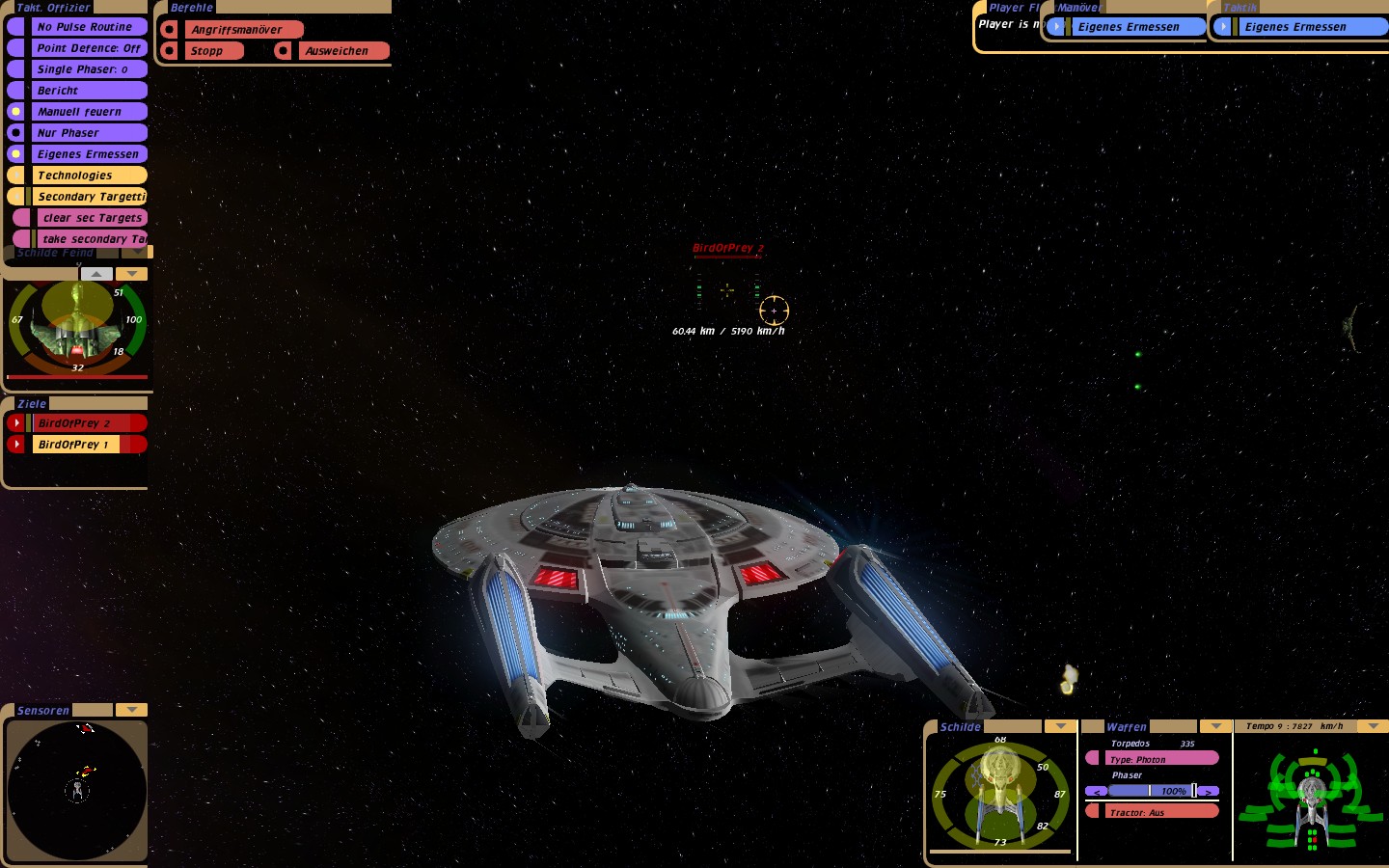Screen dimensions: 1389x868
Task: Change torpedo Type: Photon
Action: [1152, 759]
